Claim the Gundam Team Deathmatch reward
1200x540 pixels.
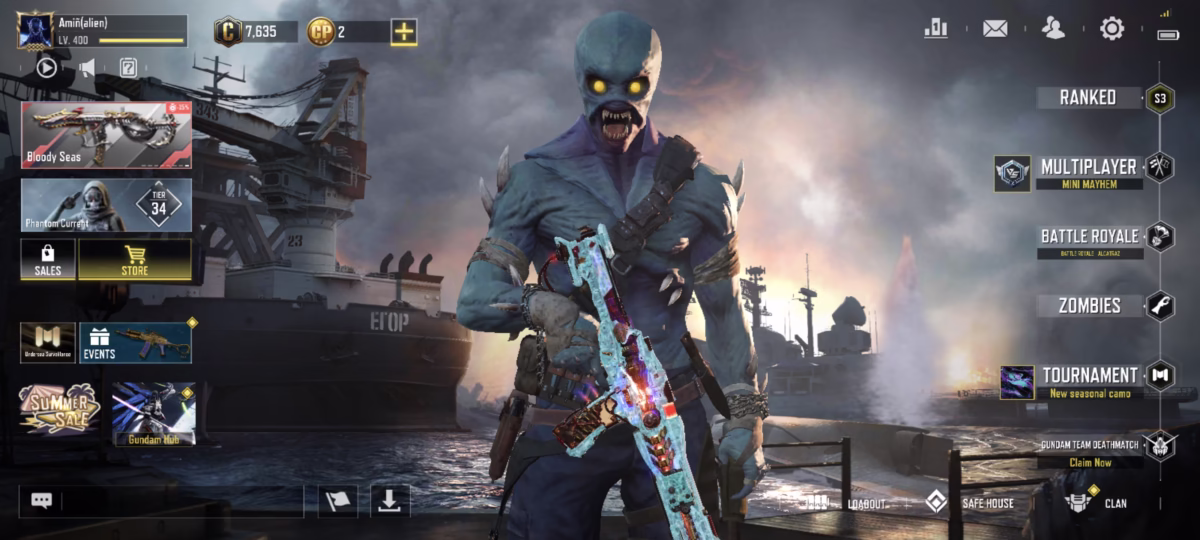point(1089,462)
